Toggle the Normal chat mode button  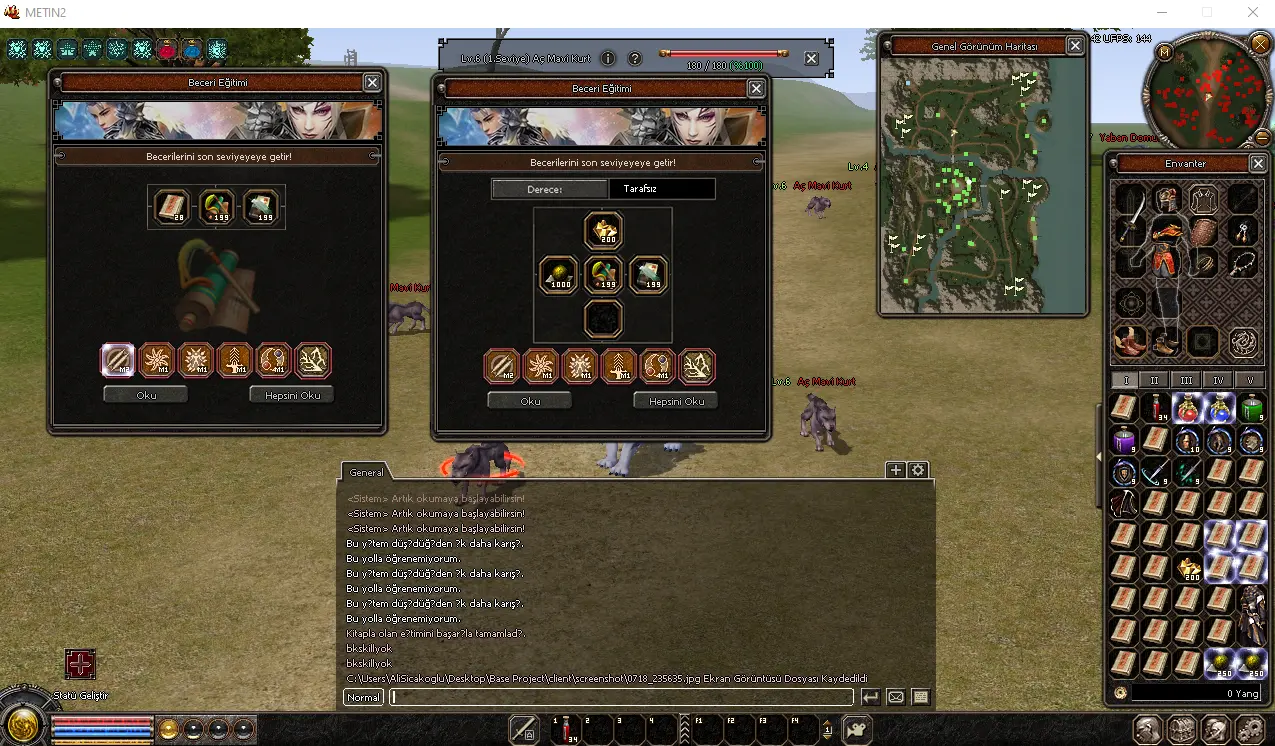point(364,697)
